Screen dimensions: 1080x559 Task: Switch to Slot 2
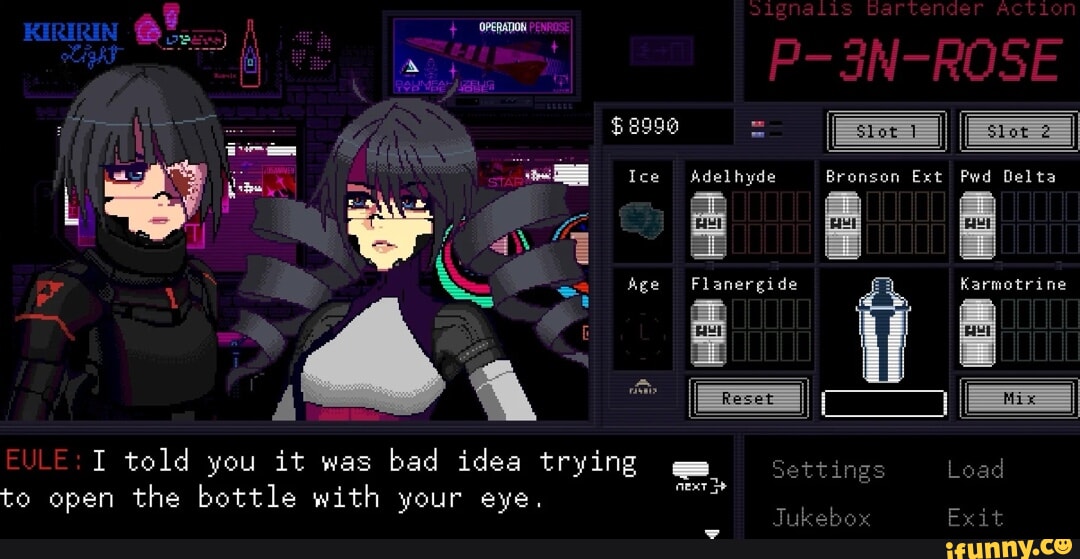point(1019,131)
